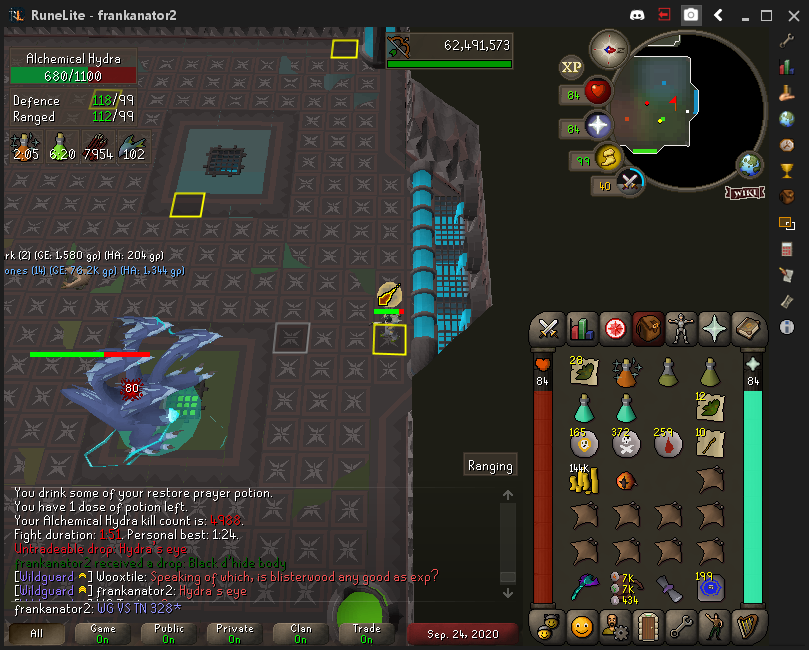The image size is (809, 650).
Task: Open the Settings wrench tab
Action: 681,627
